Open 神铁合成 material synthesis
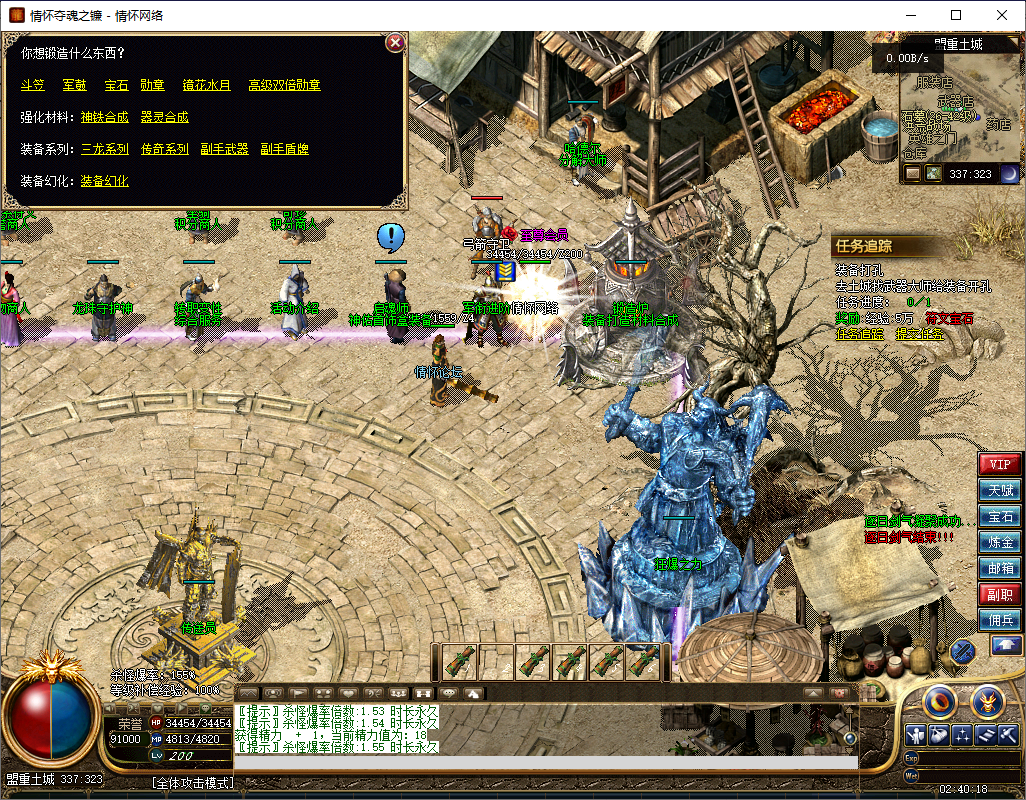This screenshot has height=800, width=1026. (x=105, y=117)
